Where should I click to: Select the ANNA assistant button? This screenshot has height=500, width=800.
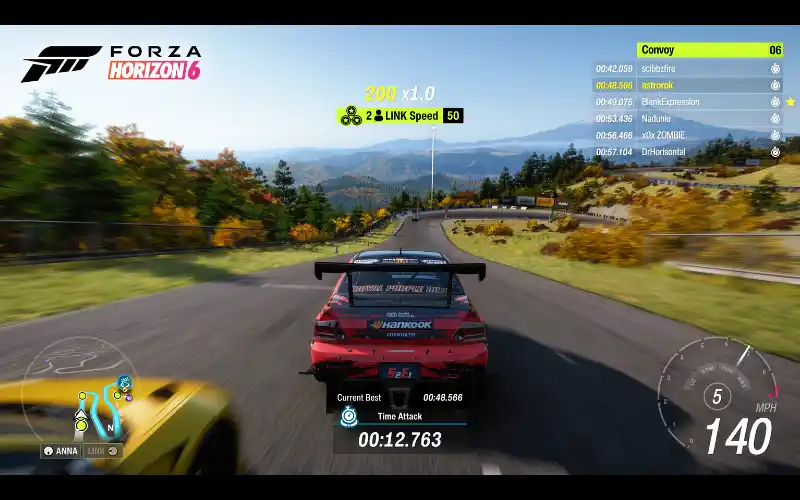61,450
